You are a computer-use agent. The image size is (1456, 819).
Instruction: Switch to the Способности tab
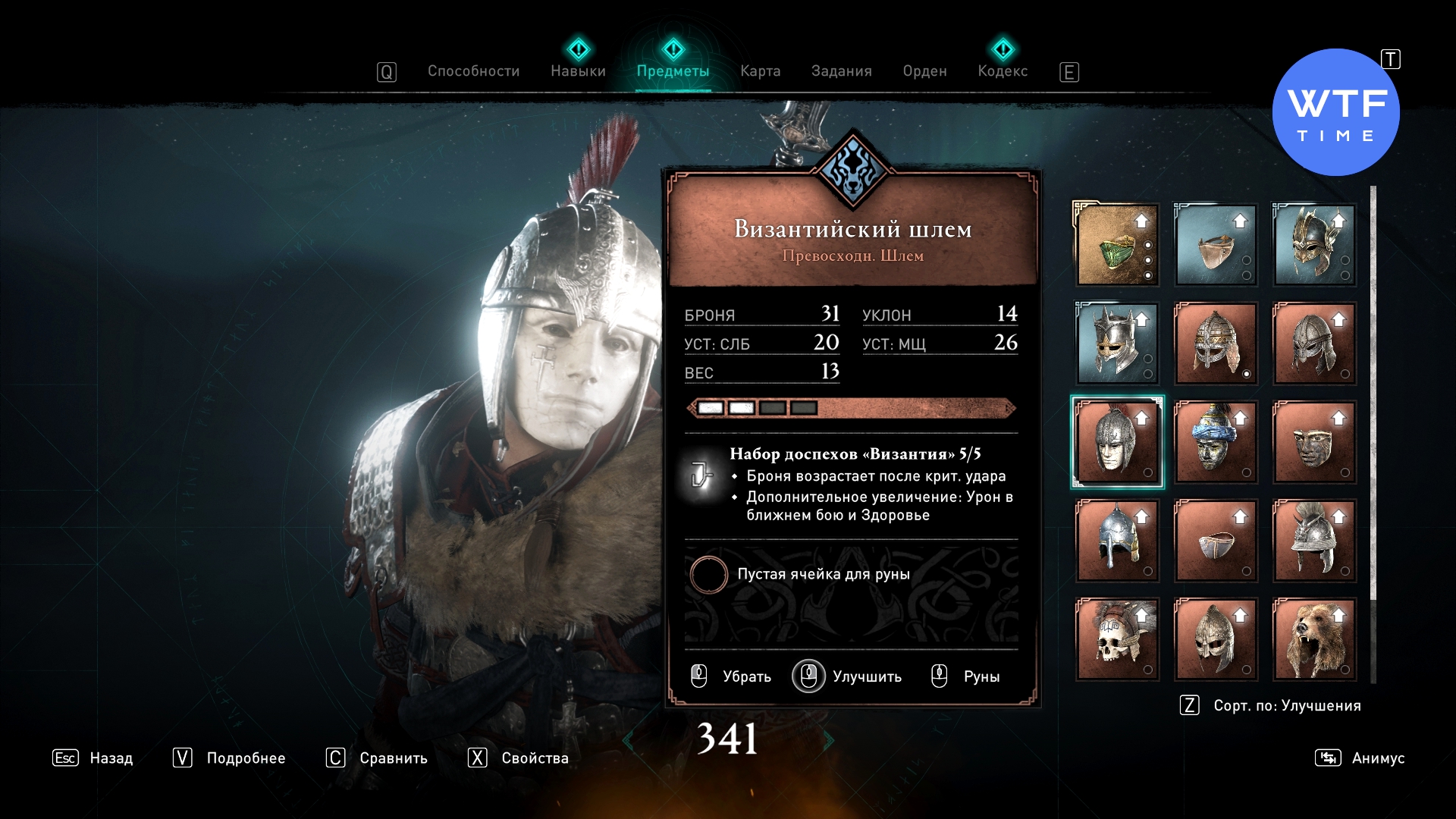pyautogui.click(x=473, y=71)
